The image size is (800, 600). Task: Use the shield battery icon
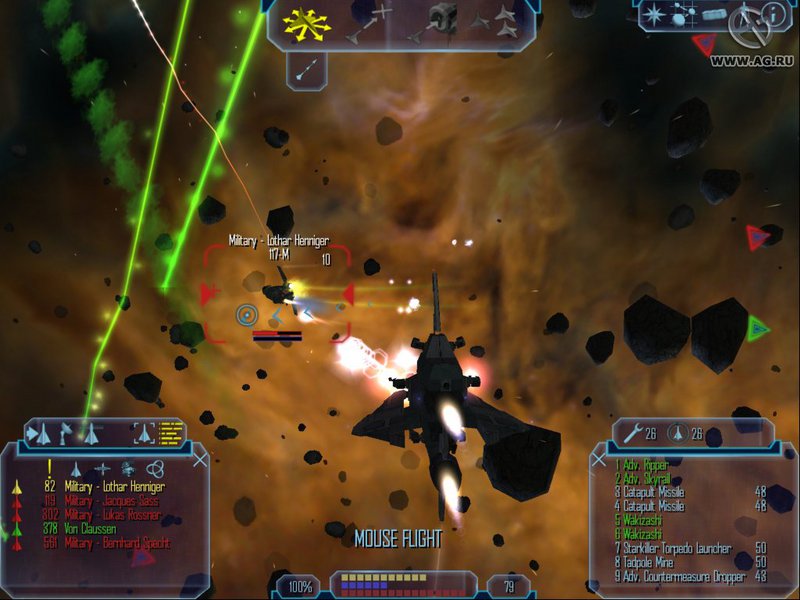click(x=675, y=434)
